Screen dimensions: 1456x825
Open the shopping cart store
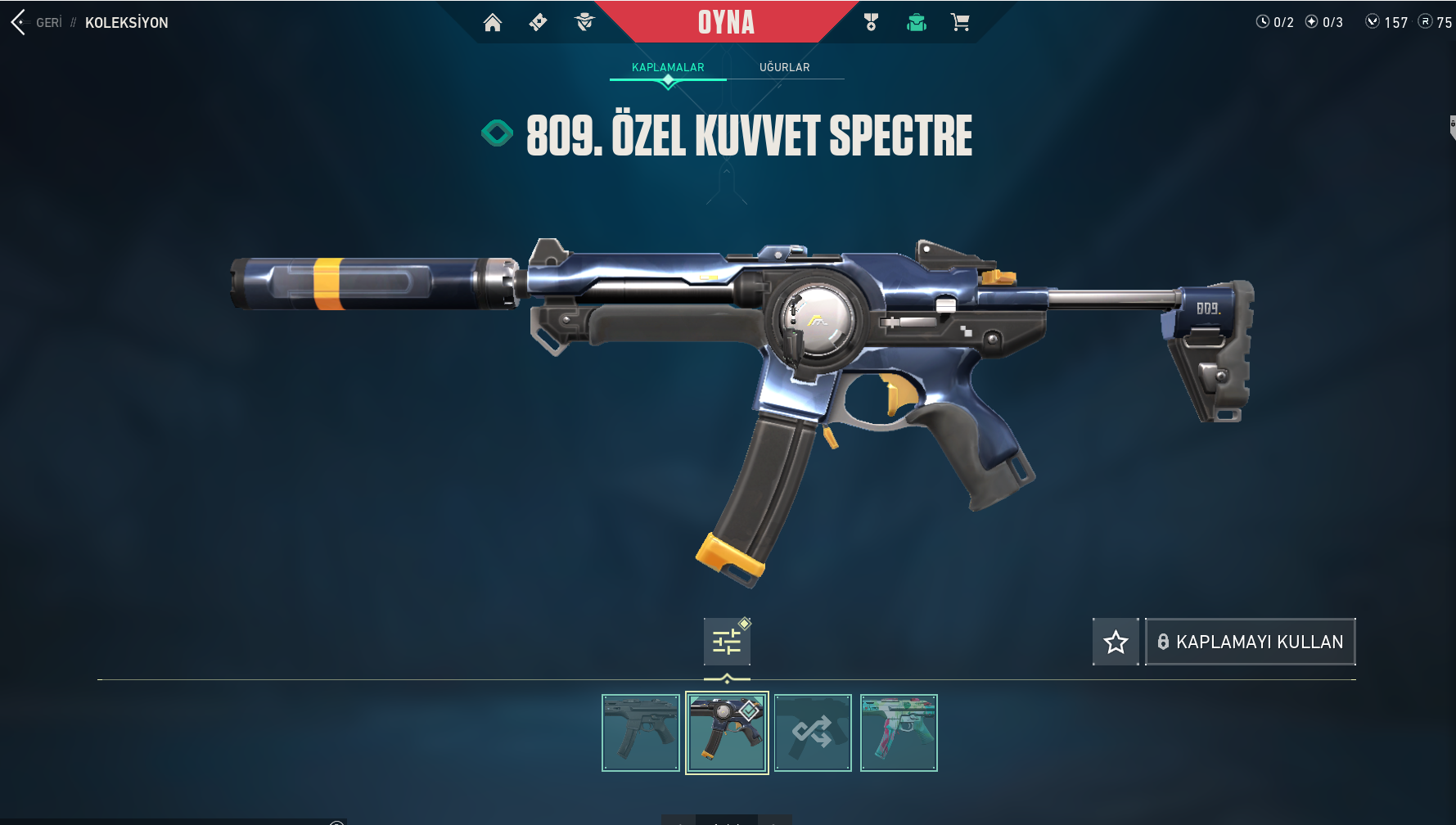point(960,22)
